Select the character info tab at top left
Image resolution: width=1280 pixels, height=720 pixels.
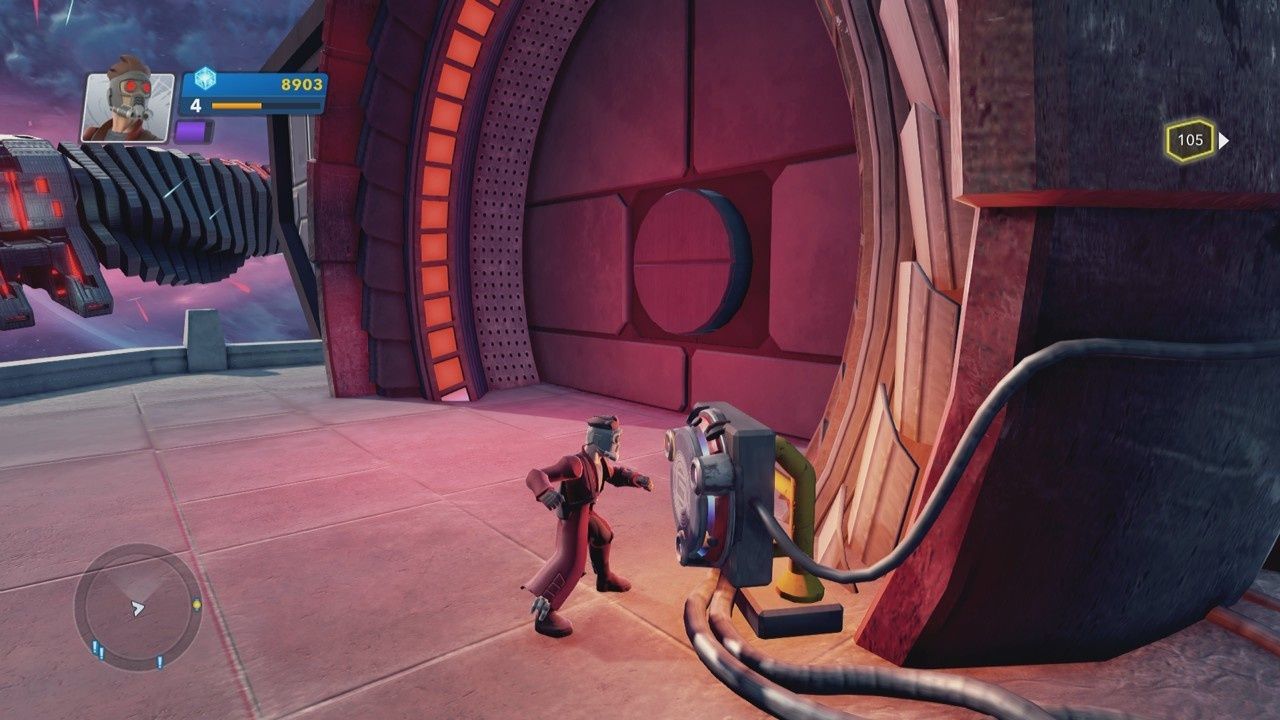coord(129,106)
